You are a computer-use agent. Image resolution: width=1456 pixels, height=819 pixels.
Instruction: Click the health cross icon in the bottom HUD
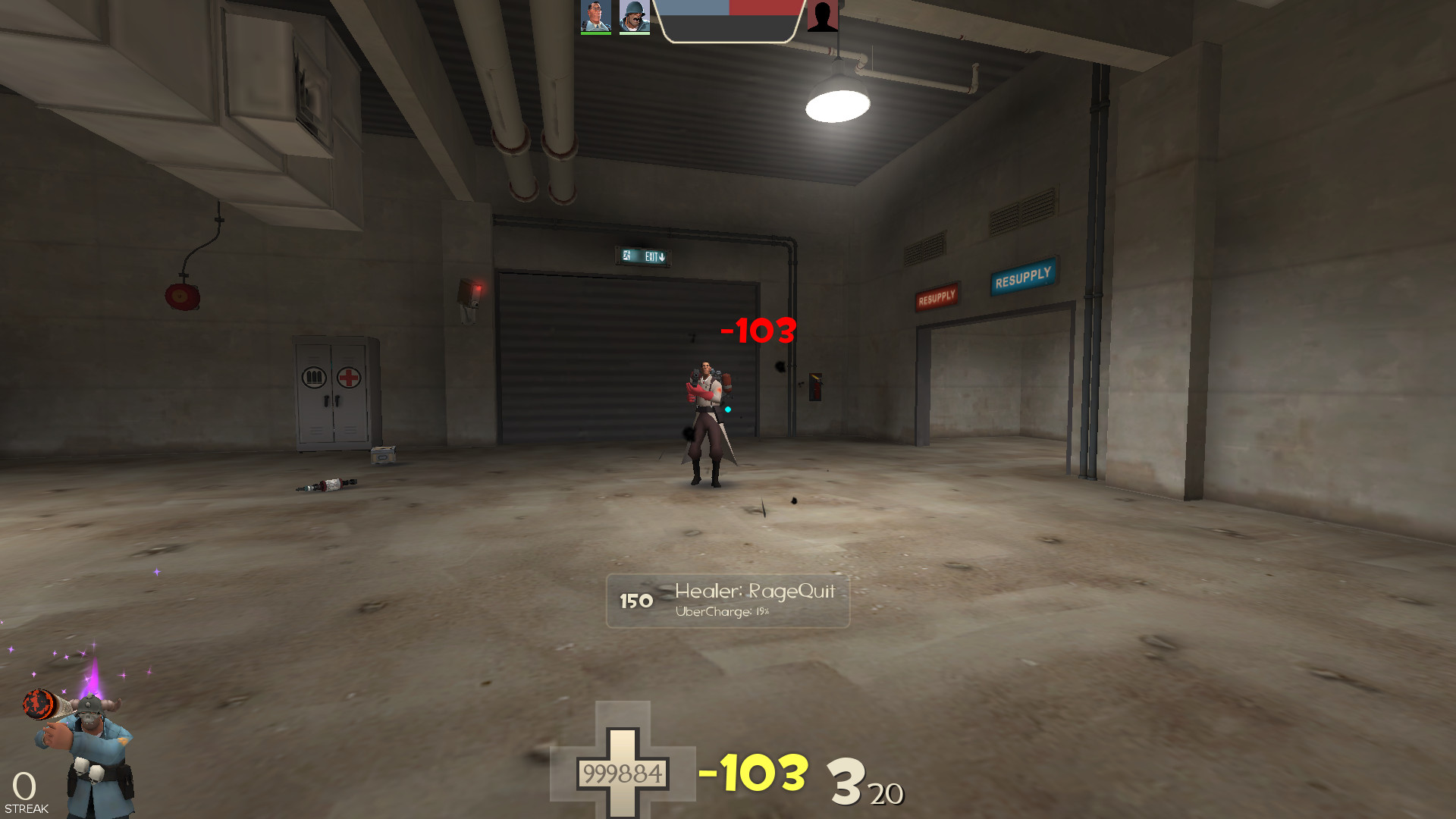tap(623, 771)
